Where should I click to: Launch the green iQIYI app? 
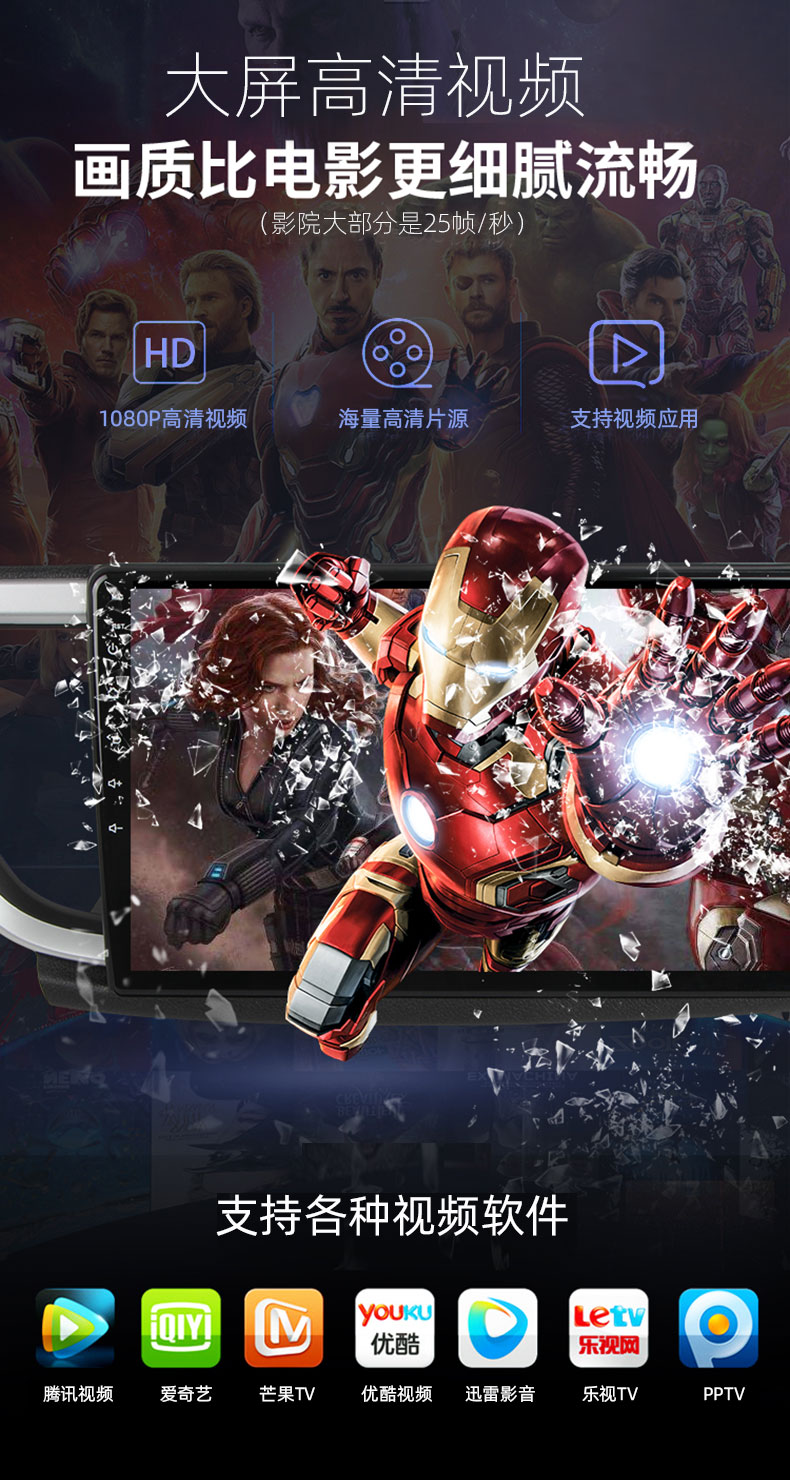(181, 1327)
